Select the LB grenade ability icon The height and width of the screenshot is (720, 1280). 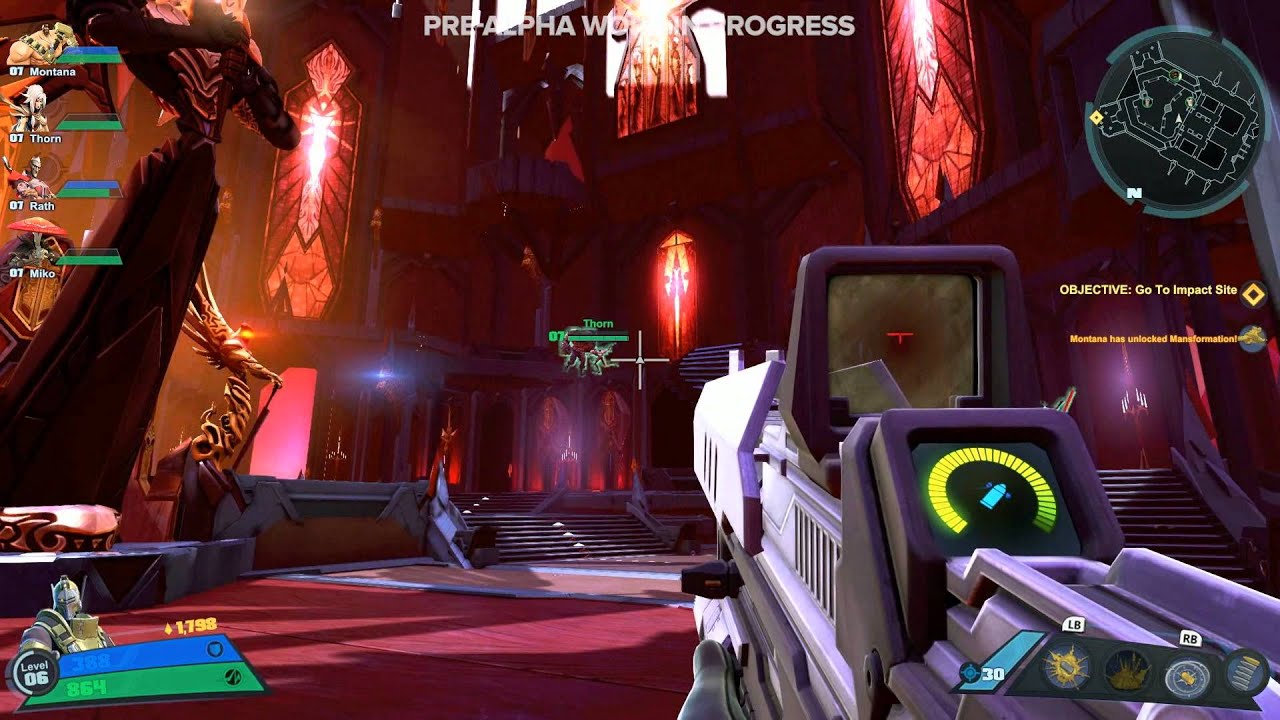click(x=1064, y=666)
